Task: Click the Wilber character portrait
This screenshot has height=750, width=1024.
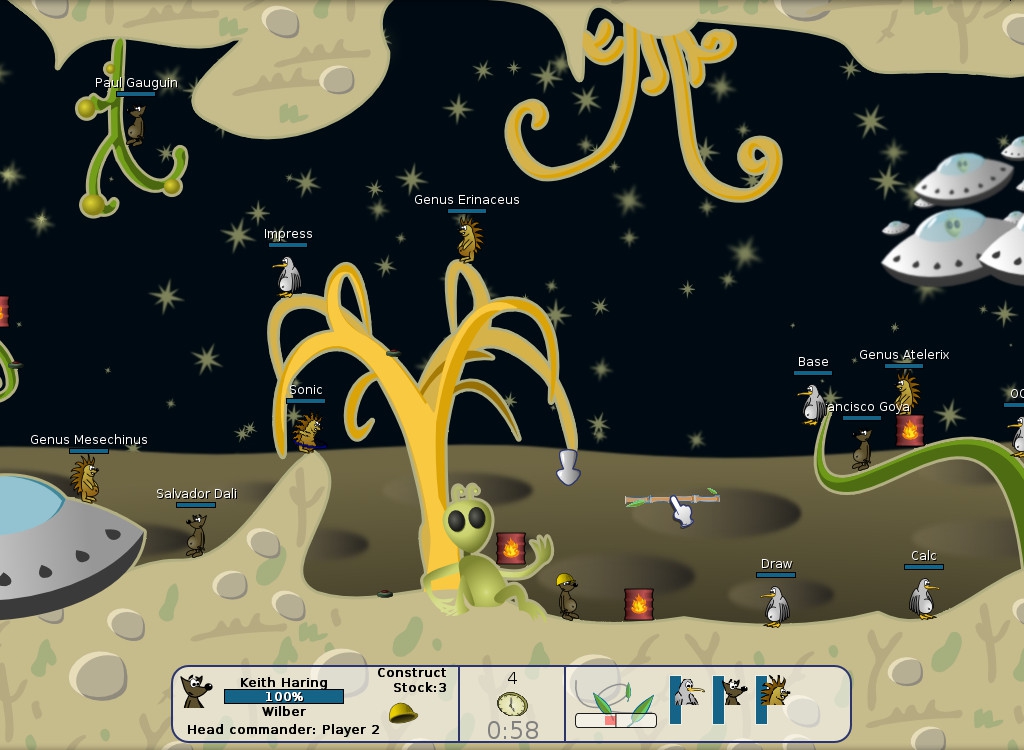Action: pyautogui.click(x=196, y=690)
